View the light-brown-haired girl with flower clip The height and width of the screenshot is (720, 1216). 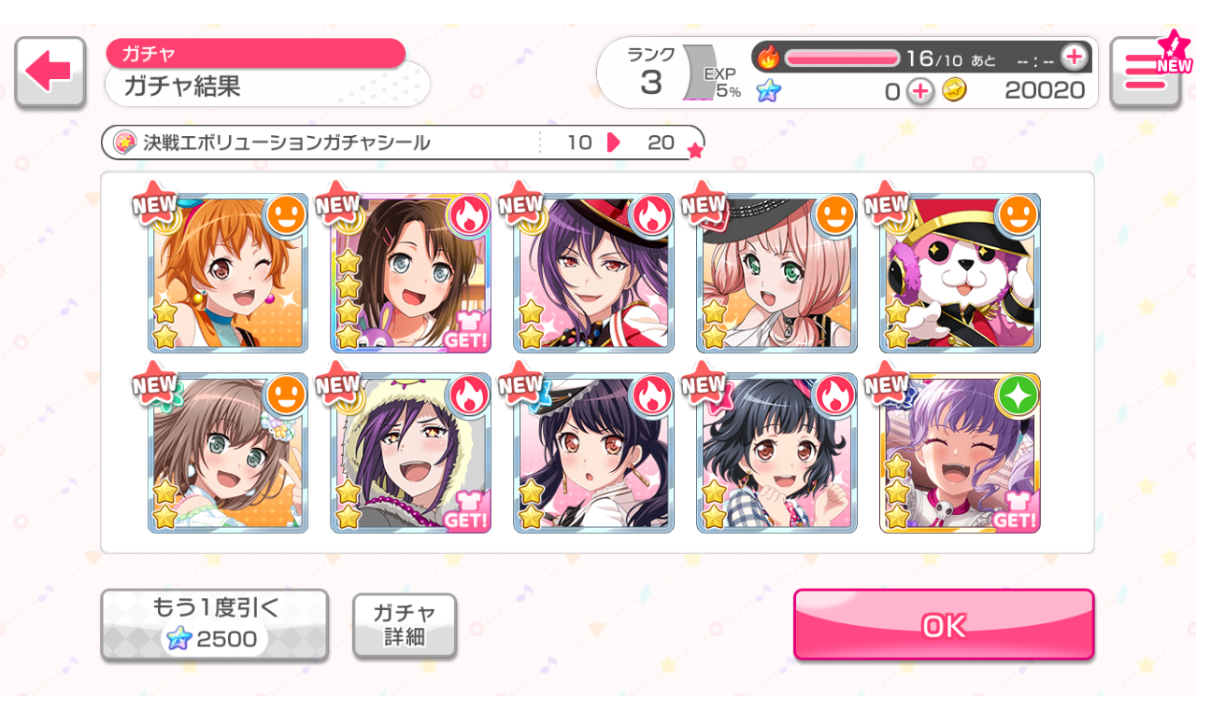click(x=228, y=453)
